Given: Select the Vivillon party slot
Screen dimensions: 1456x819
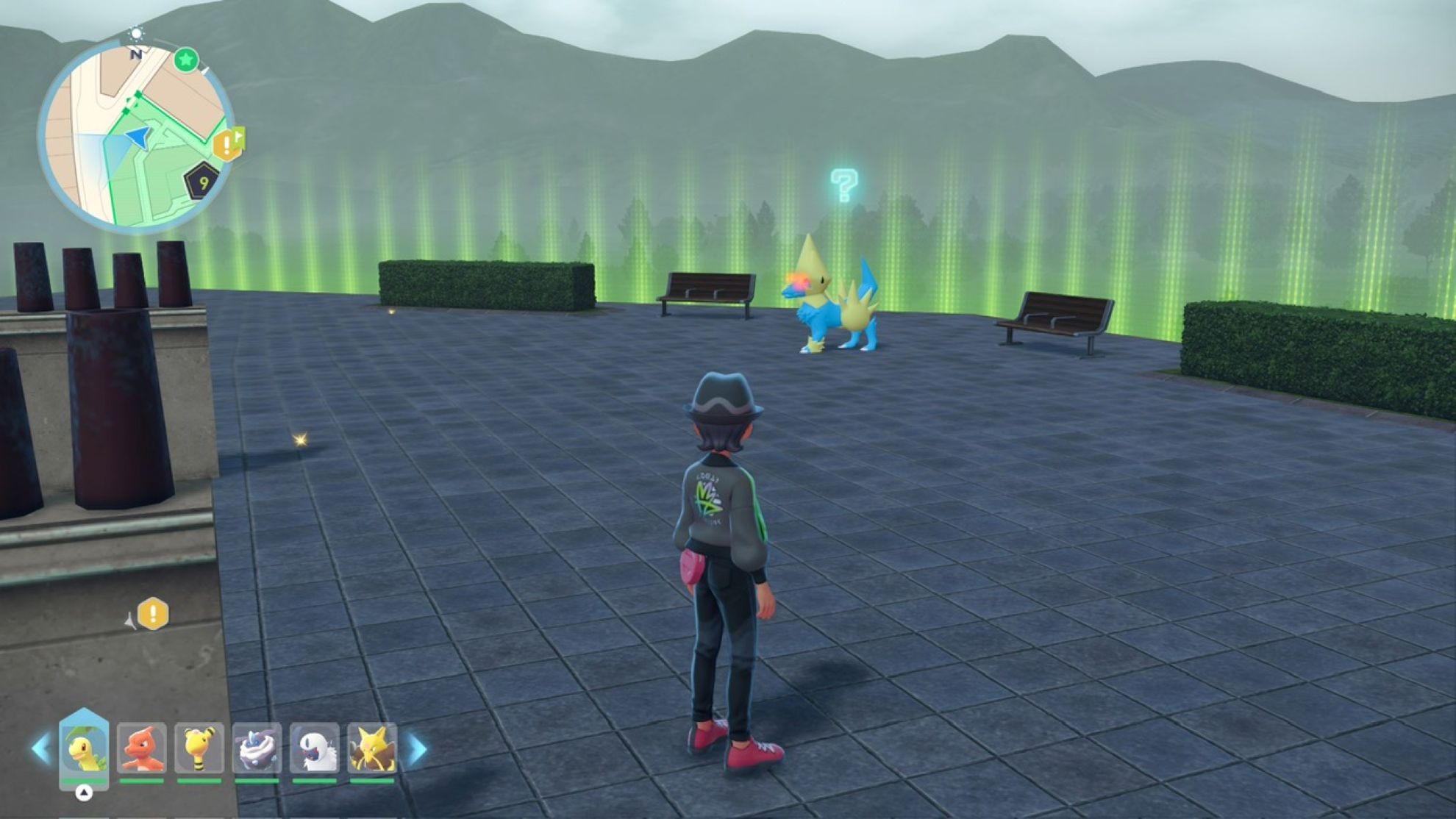Looking at the screenshot, I should (x=257, y=749).
